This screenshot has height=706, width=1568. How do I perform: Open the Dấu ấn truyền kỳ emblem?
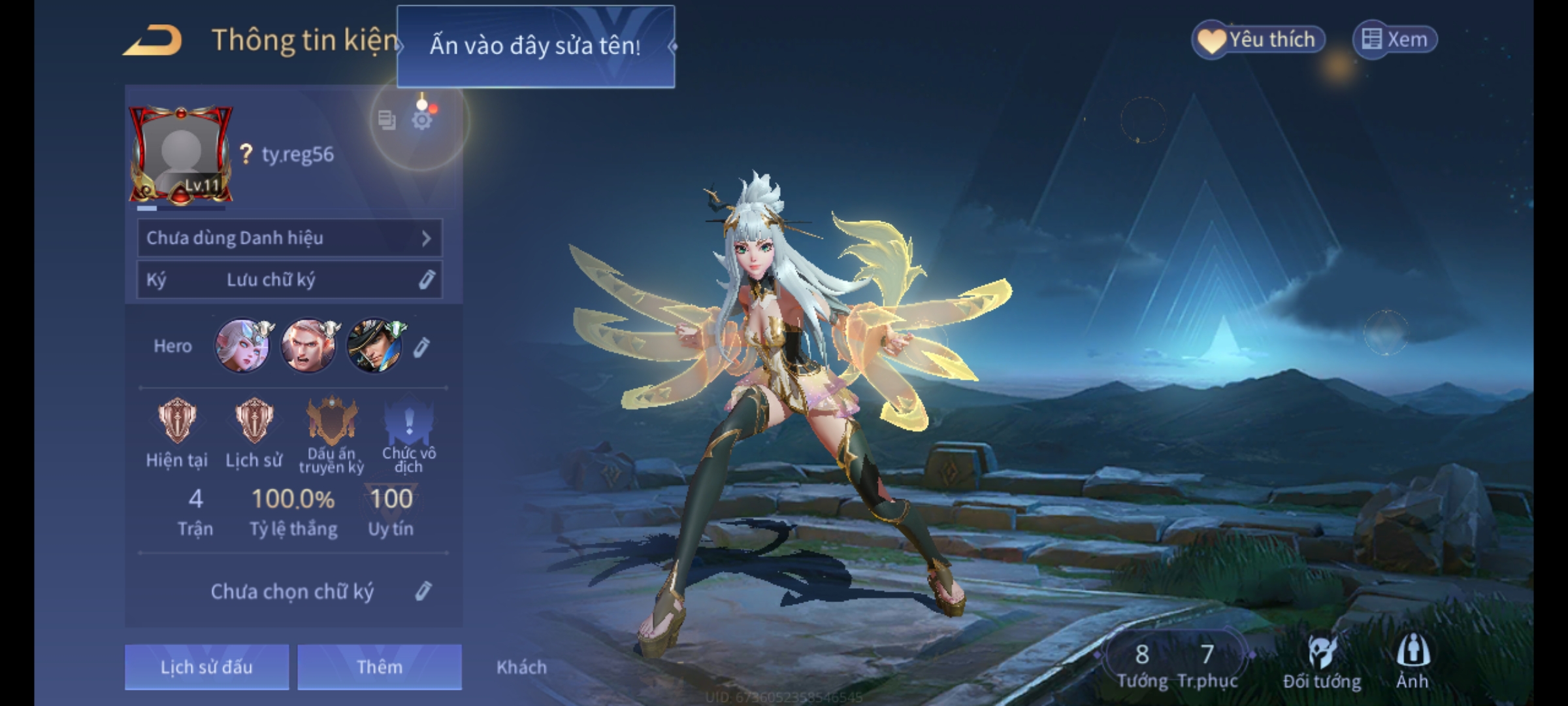[332, 422]
